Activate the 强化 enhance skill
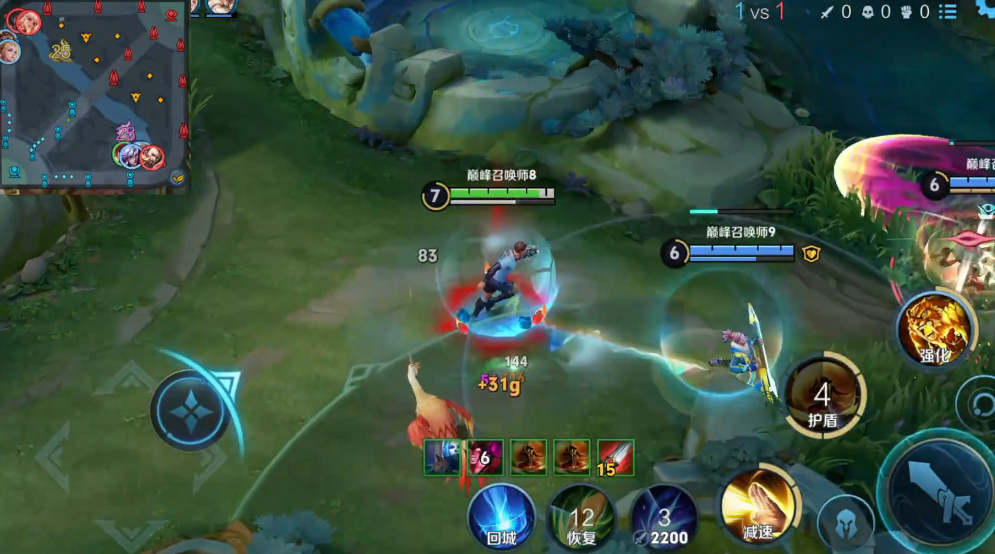Screen dimensions: 995x554 (x=936, y=330)
